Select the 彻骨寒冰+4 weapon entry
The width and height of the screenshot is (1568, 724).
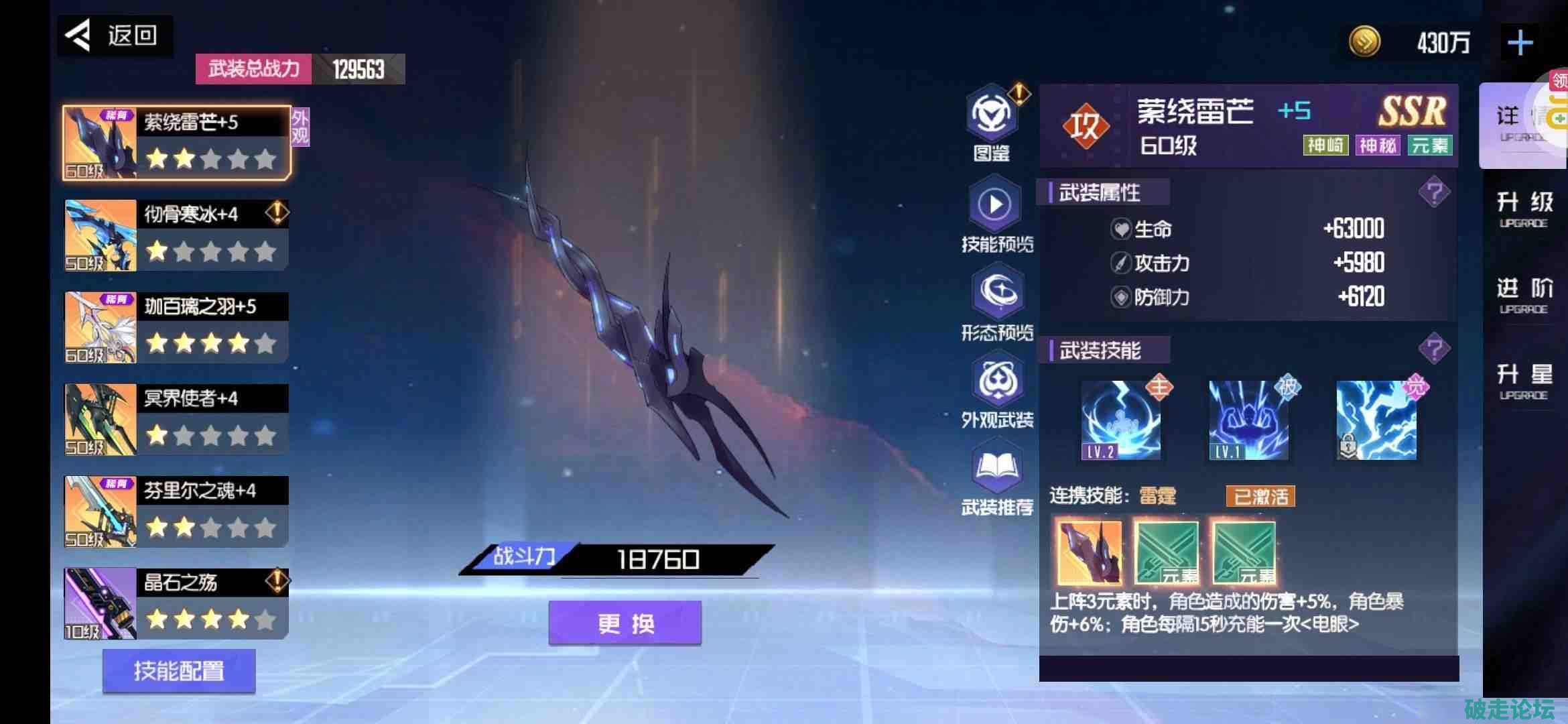(x=177, y=235)
